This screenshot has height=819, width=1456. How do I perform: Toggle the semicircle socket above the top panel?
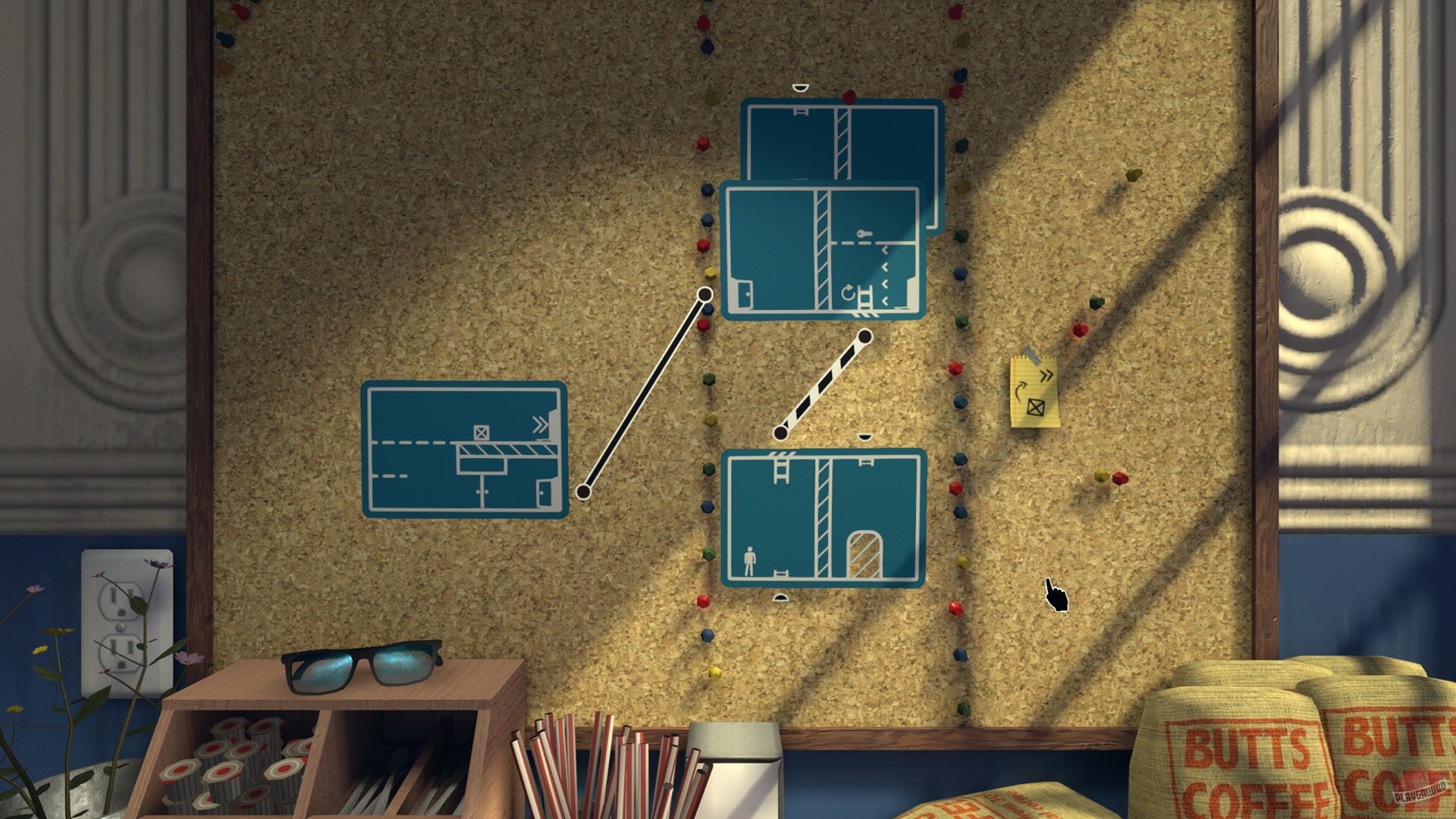(800, 87)
